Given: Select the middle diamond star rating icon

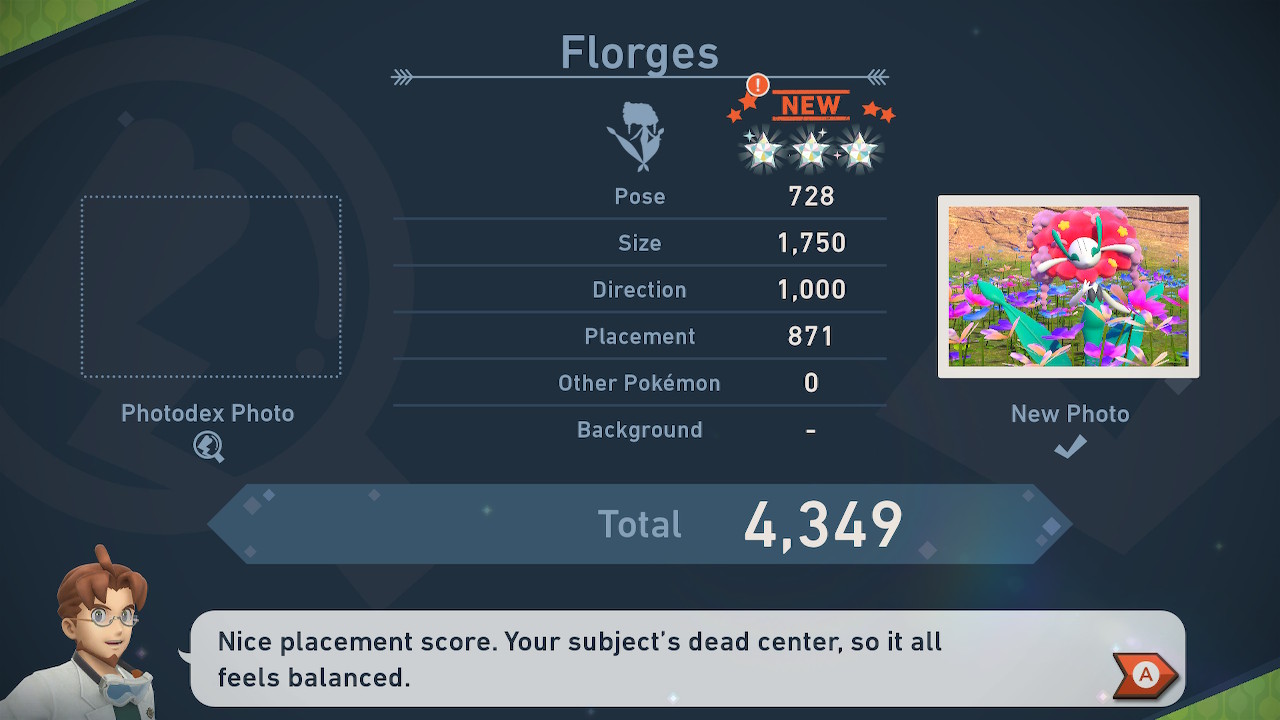Looking at the screenshot, I should 811,150.
